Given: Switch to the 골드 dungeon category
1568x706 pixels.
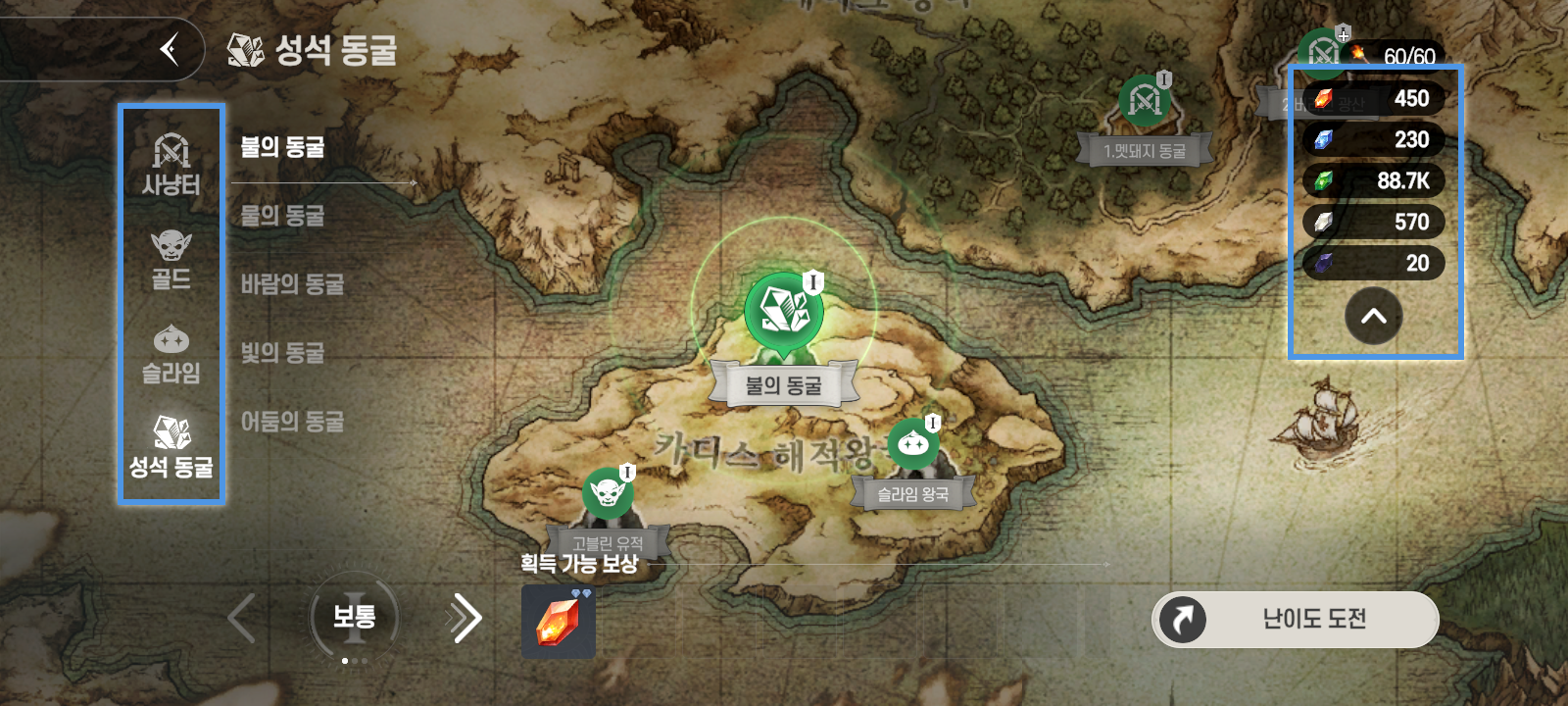Looking at the screenshot, I should coord(171,260).
